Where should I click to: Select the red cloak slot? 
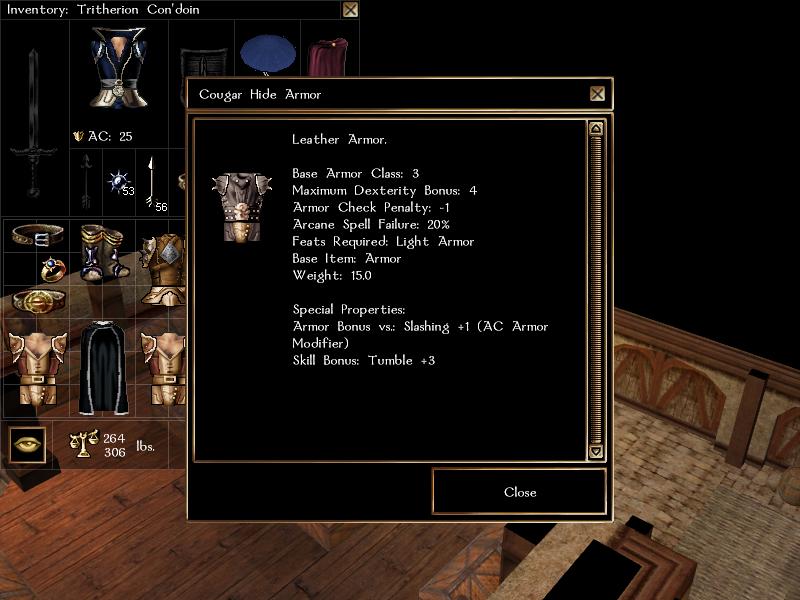325,57
